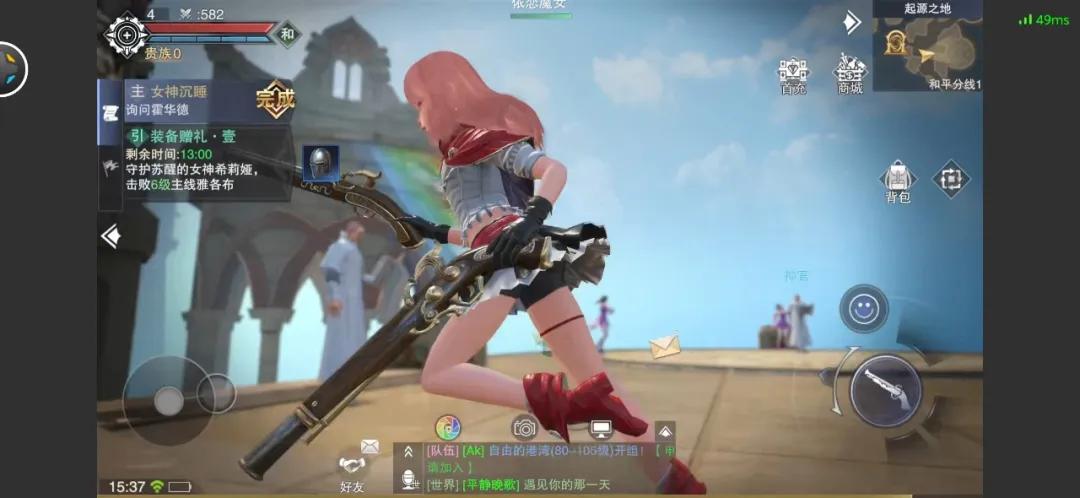Open the 商城 shop icon
The height and width of the screenshot is (498, 1080).
850,72
